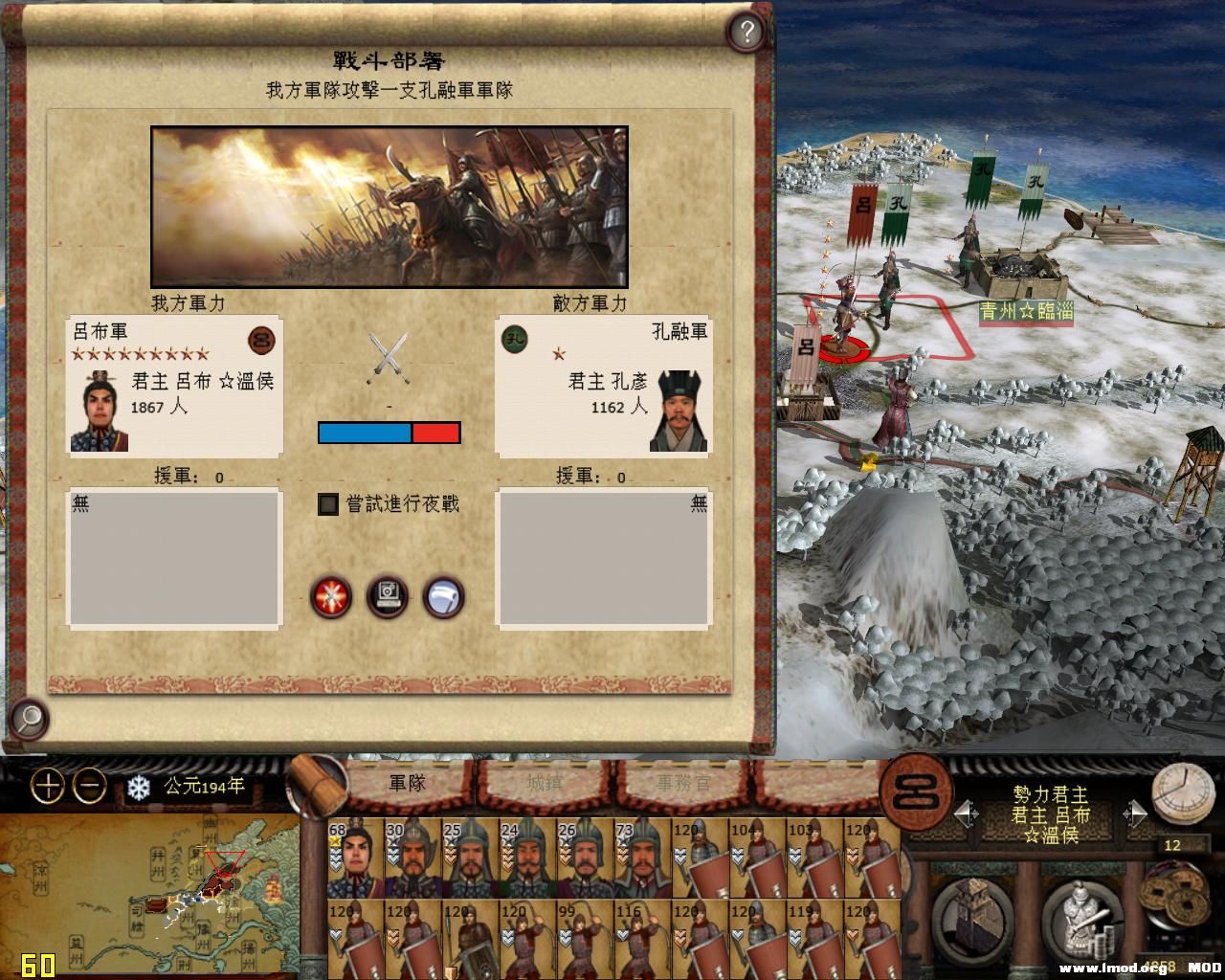1225x980 pixels.
Task: Click the auto-resolve battle camera icon
Action: (x=388, y=597)
